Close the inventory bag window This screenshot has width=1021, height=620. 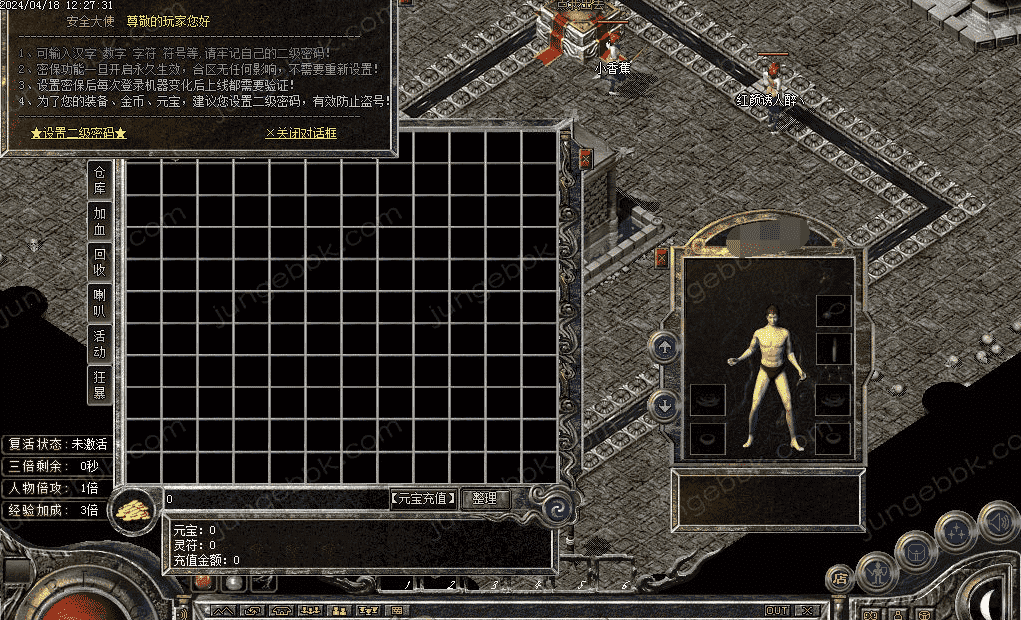click(585, 158)
